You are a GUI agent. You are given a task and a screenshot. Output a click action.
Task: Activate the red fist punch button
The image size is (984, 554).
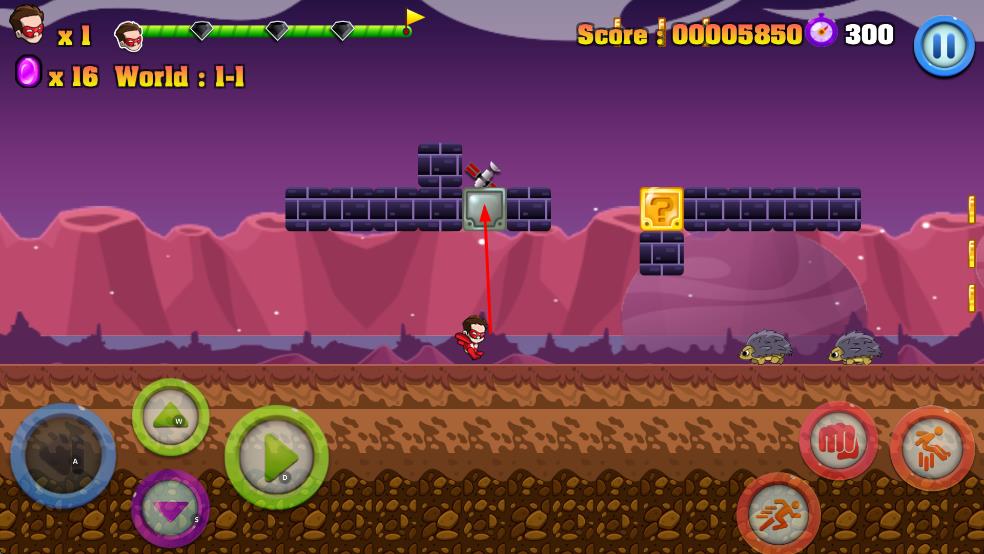(x=838, y=441)
